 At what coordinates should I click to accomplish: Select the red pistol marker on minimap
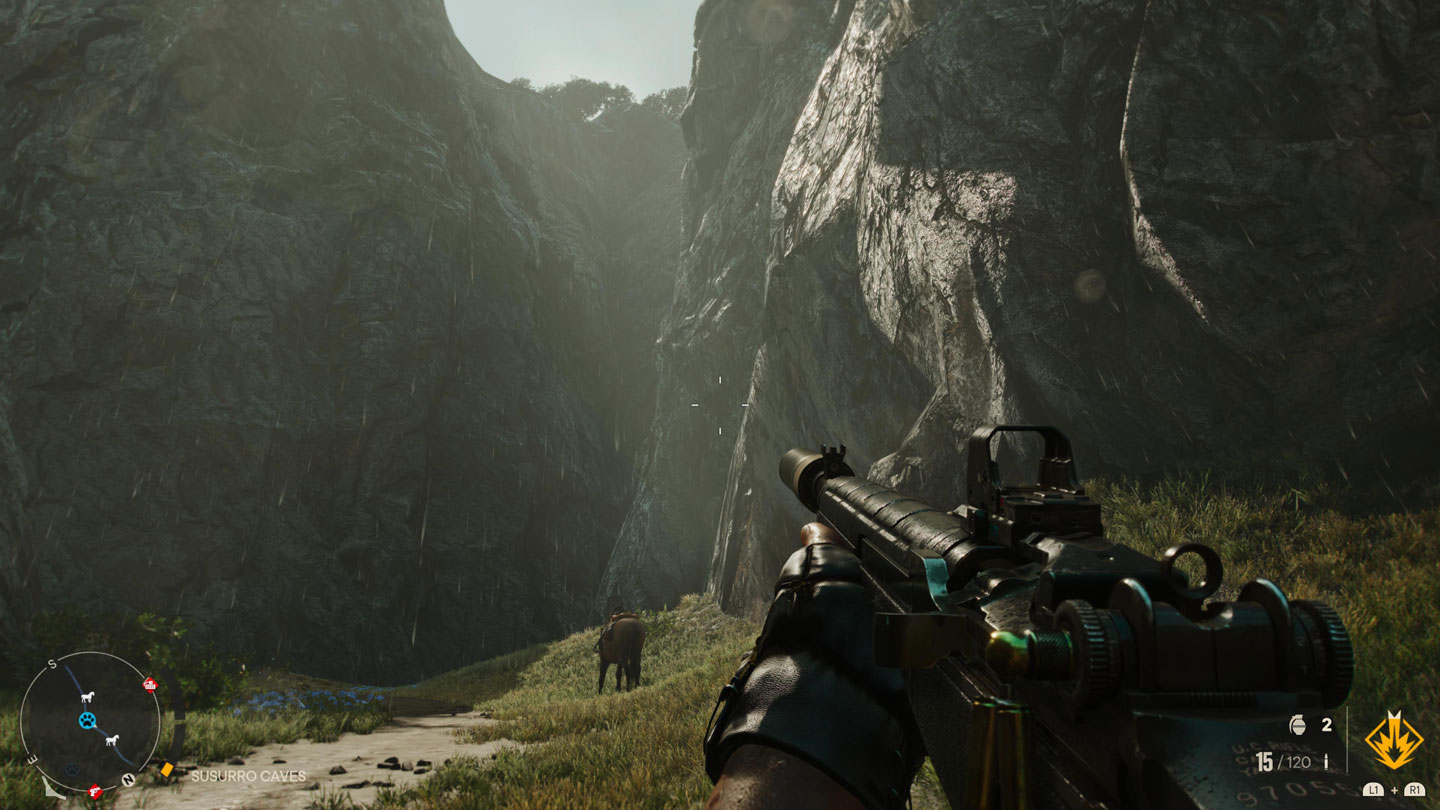coord(96,792)
